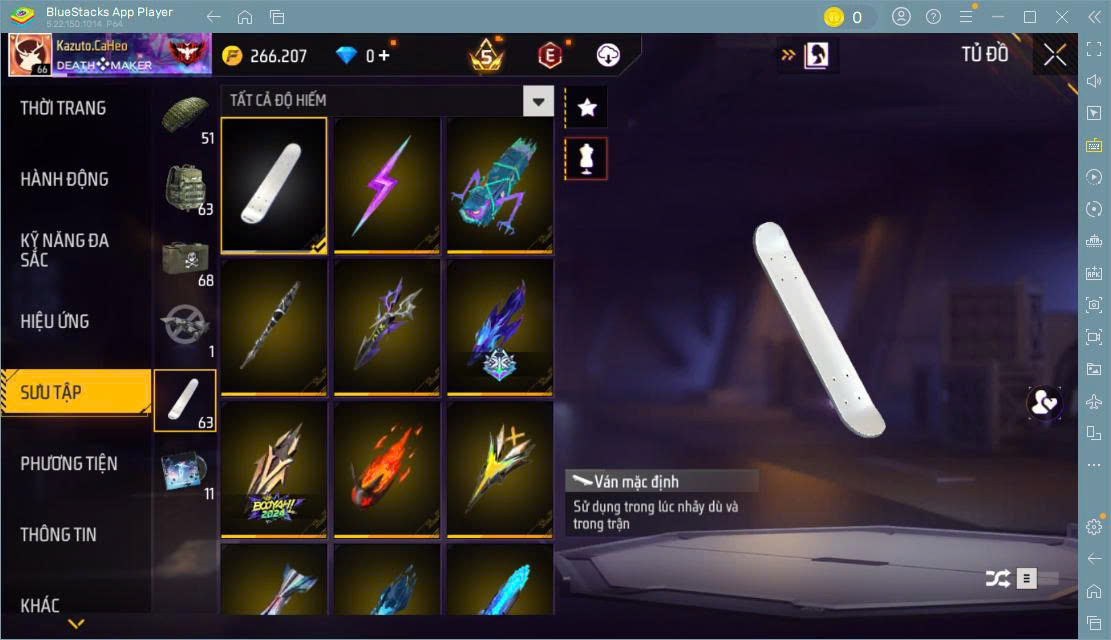Screen dimensions: 1111x640
Task: Select the default white surfboard item
Action: click(x=274, y=183)
